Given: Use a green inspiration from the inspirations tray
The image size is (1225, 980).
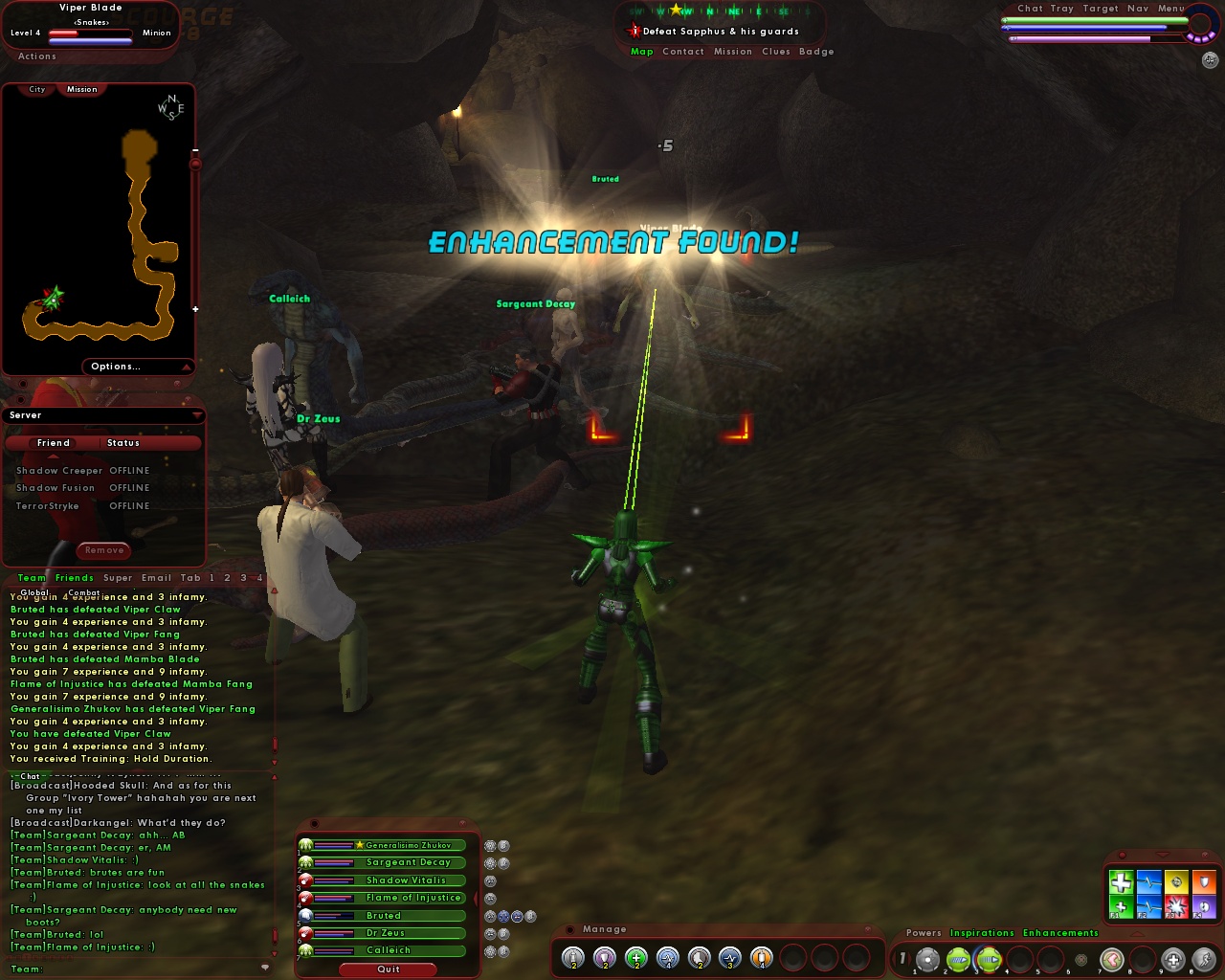Looking at the screenshot, I should click(x=1121, y=881).
